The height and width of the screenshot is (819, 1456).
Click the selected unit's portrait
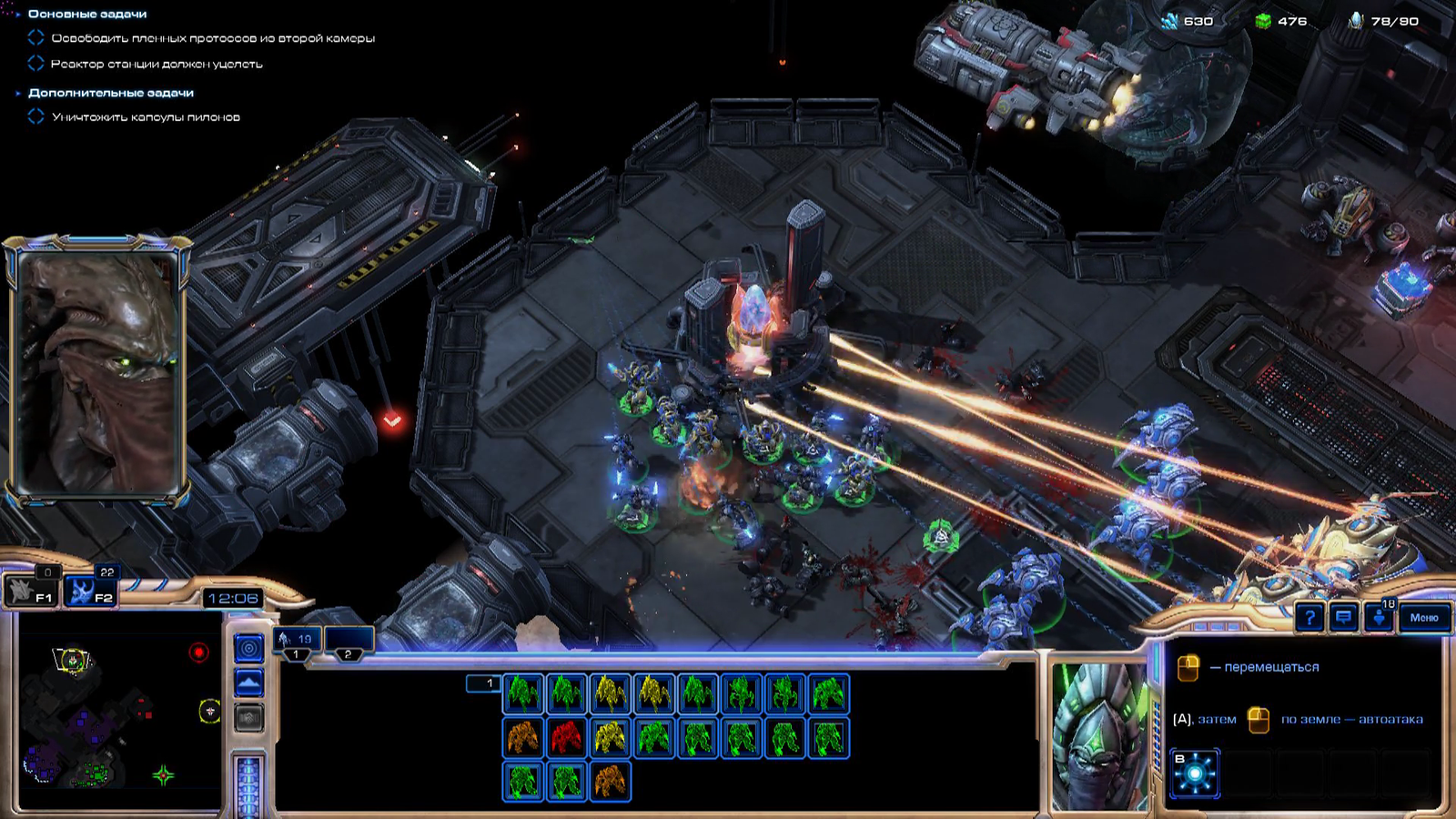[1099, 735]
